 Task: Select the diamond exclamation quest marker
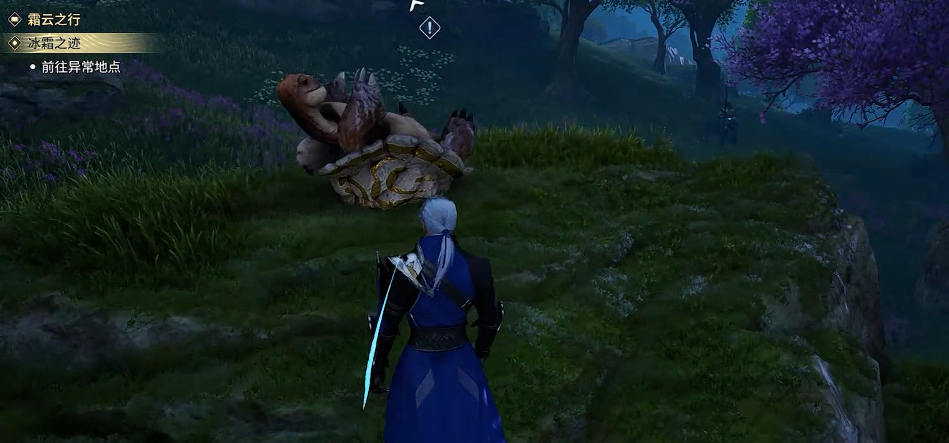tap(429, 28)
